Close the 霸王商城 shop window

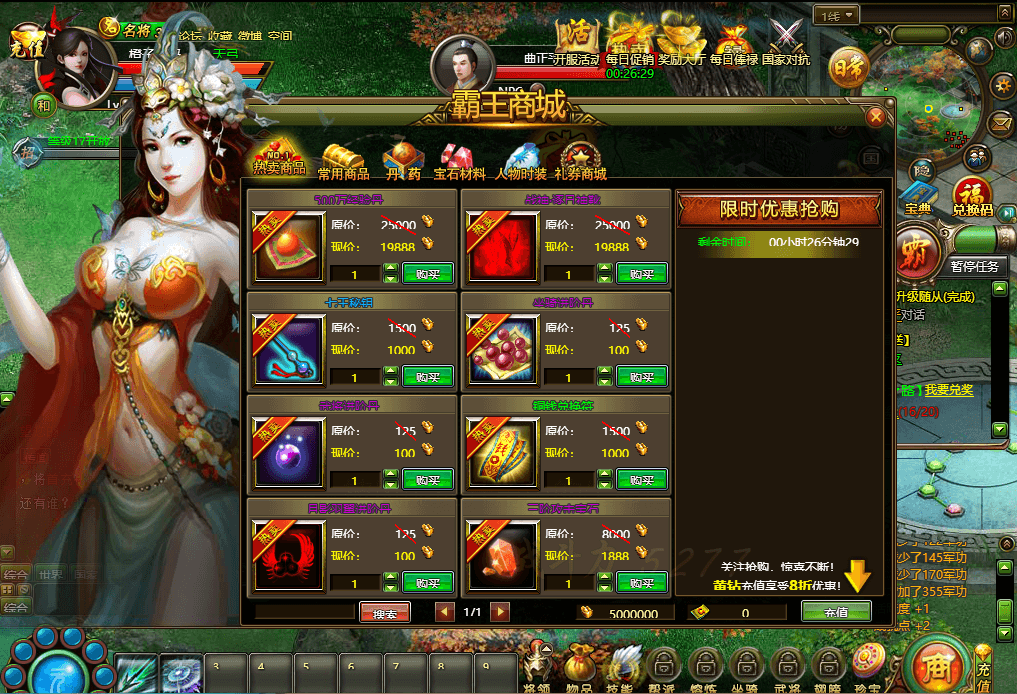[x=875, y=117]
